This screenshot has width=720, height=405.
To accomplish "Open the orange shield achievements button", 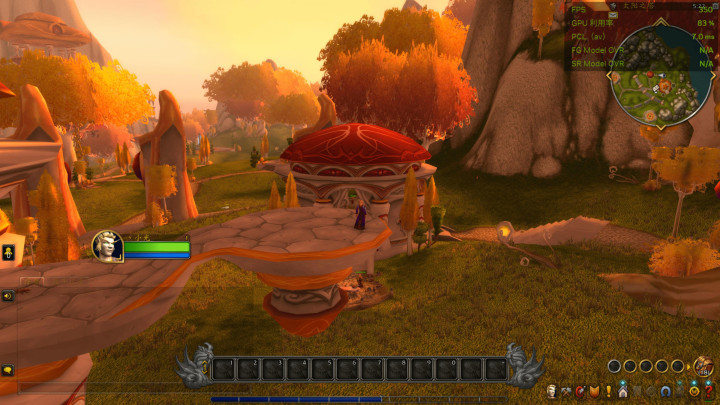I will point(594,391).
